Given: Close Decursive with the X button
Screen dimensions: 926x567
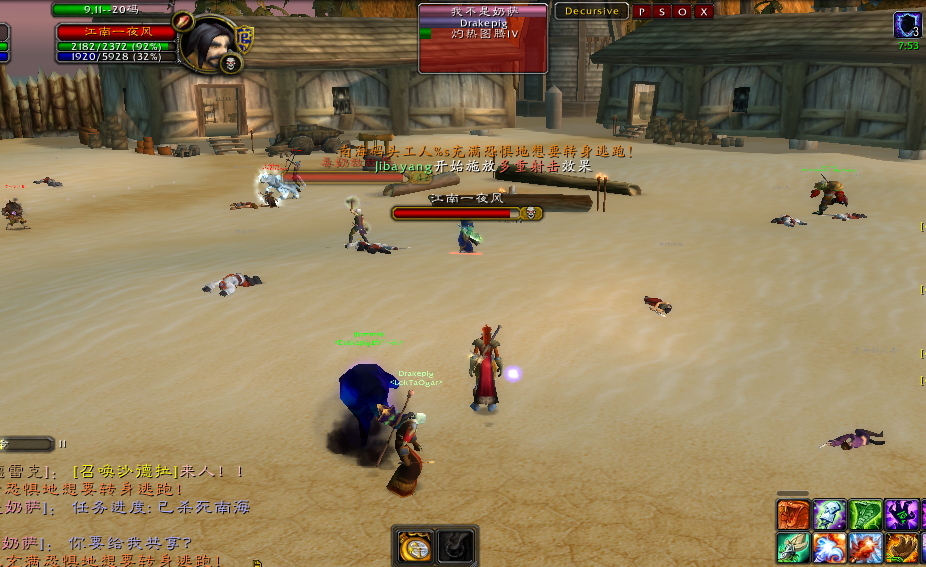Looking at the screenshot, I should [x=704, y=12].
